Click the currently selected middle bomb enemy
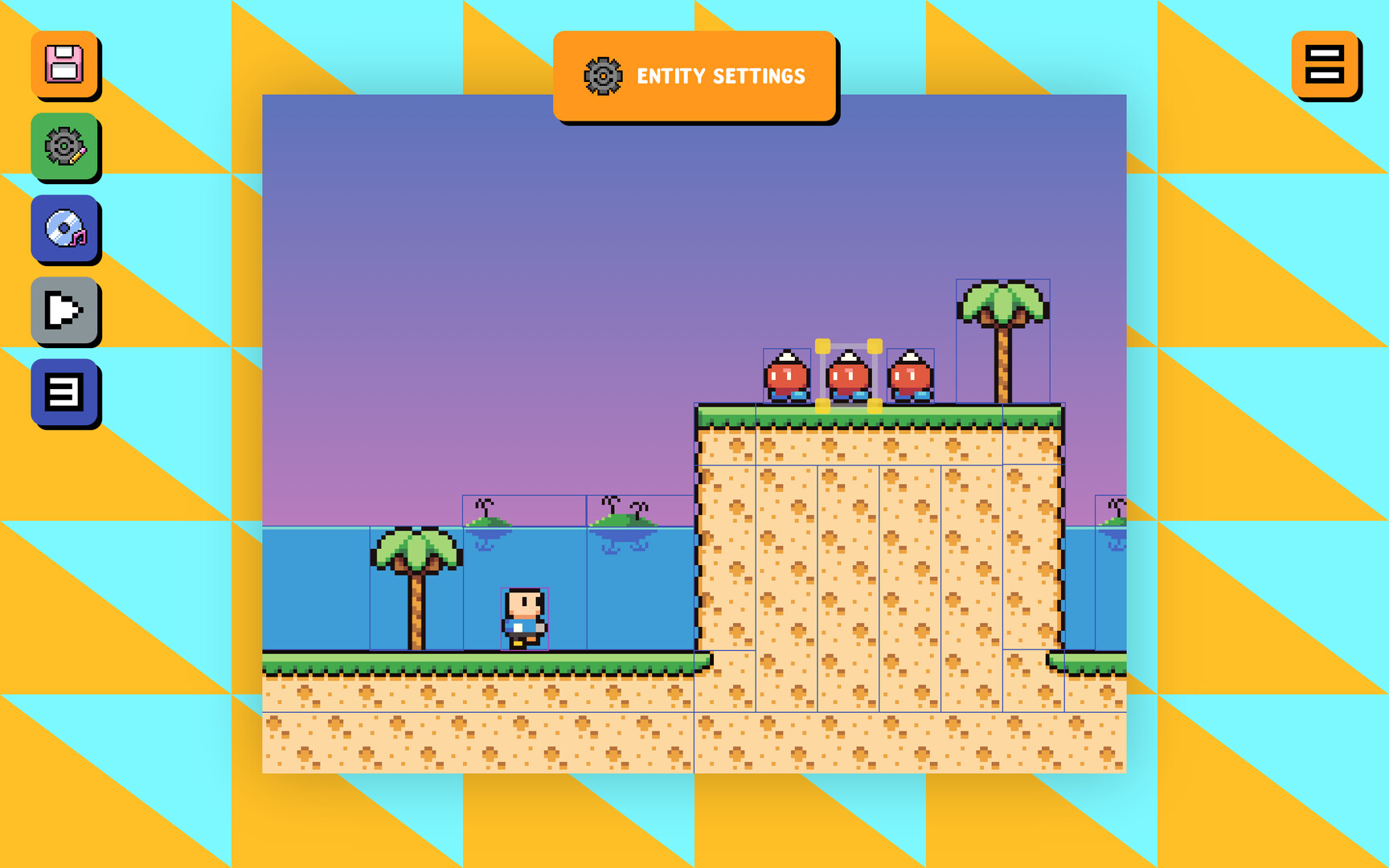1389x868 pixels. point(848,376)
